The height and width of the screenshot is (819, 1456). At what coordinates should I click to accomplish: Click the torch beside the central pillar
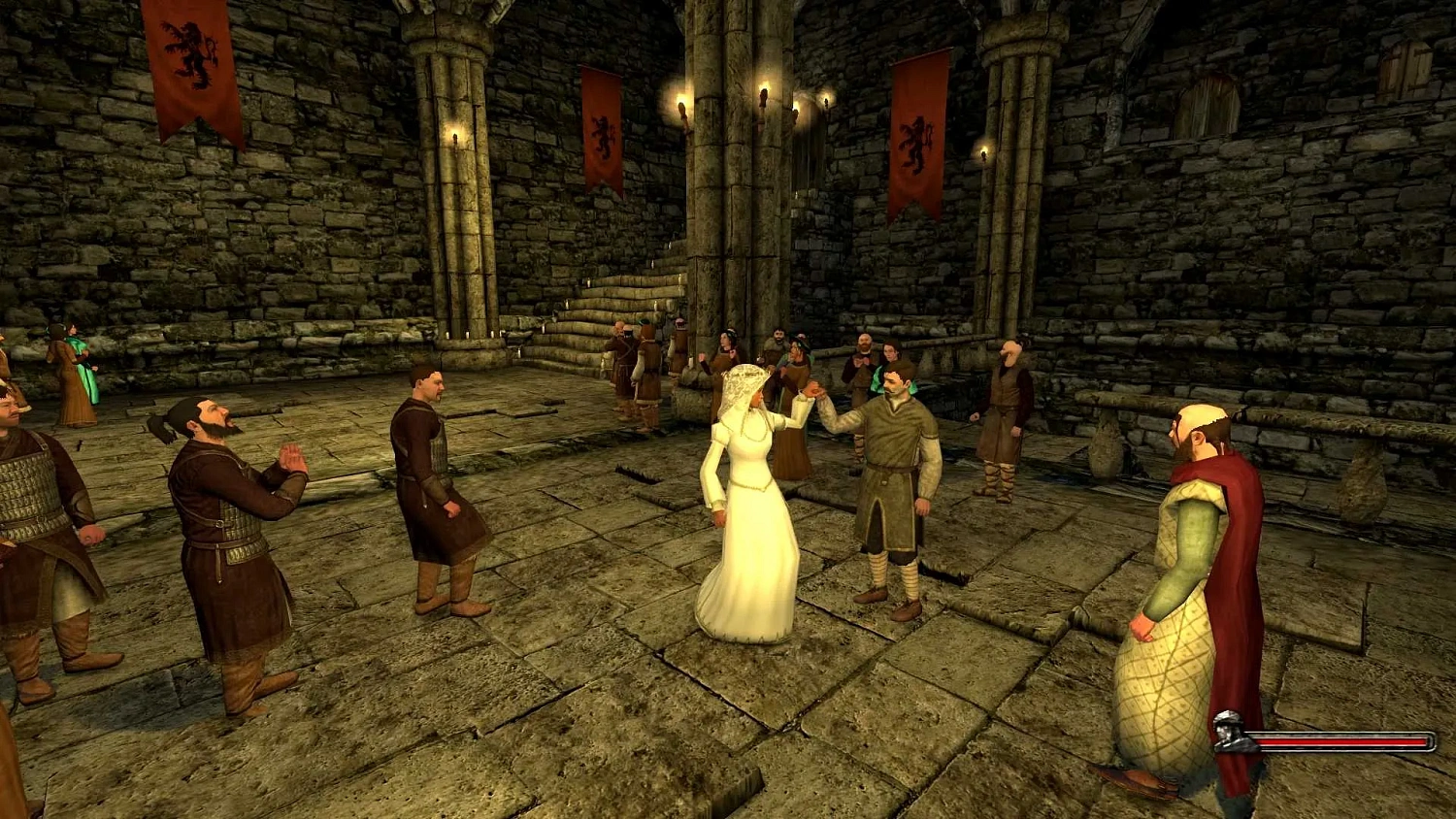(x=763, y=92)
